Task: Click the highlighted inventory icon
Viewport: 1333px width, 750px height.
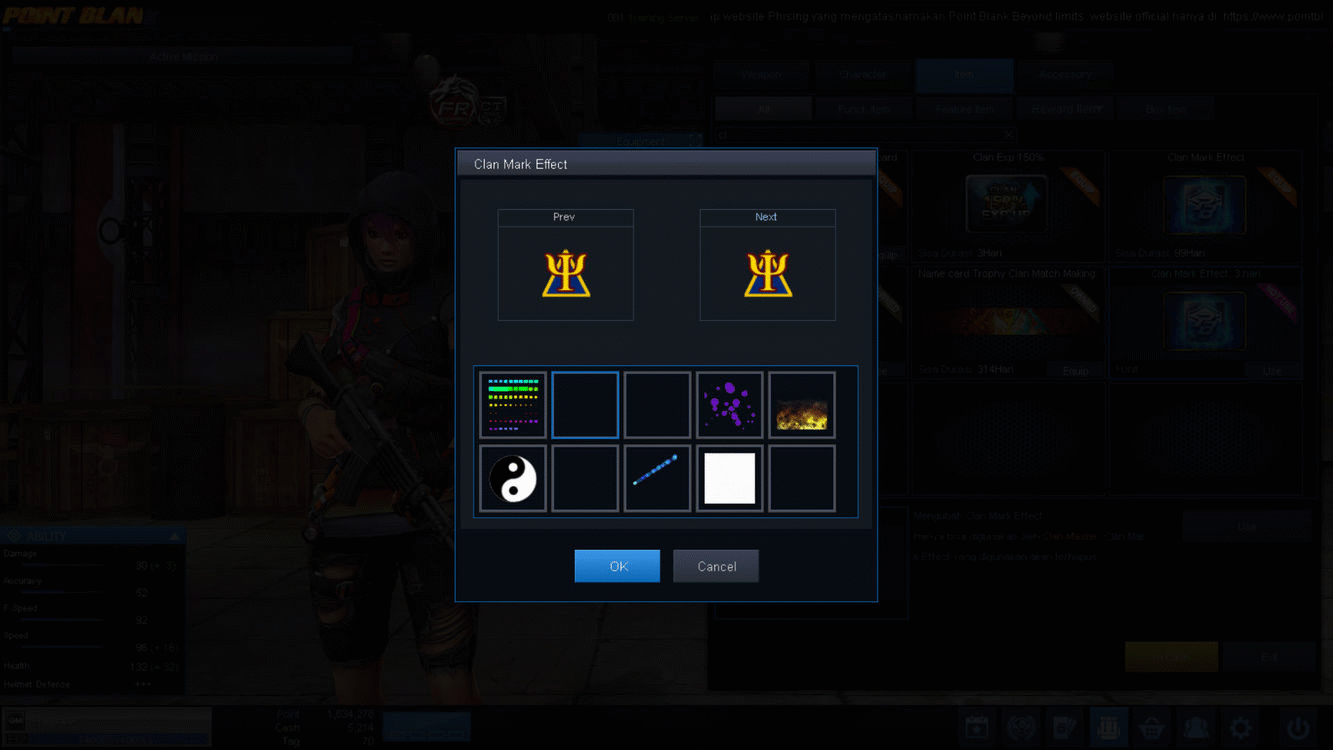Action: 1108,727
